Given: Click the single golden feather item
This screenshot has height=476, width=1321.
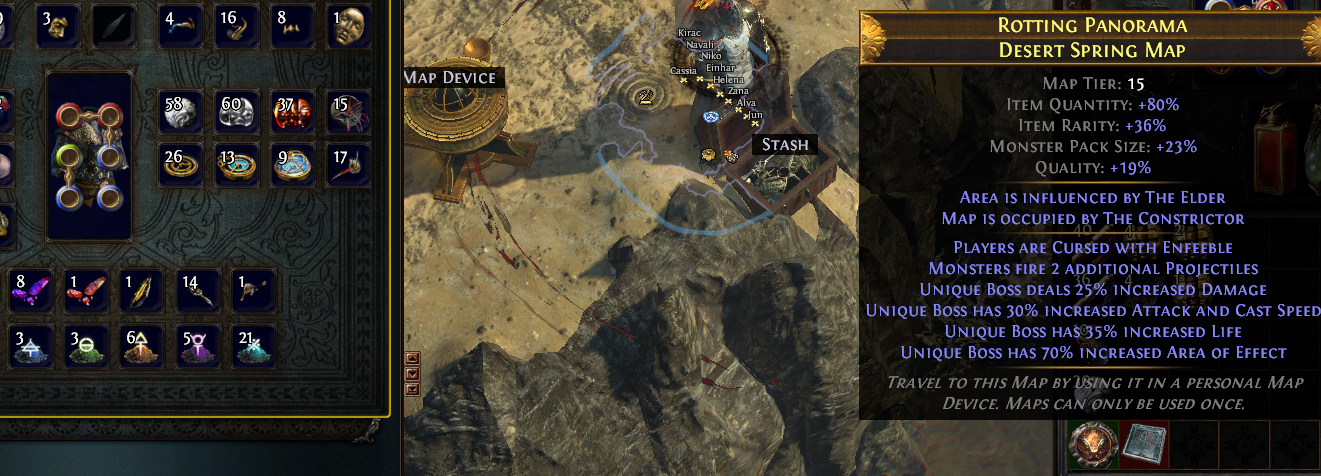Looking at the screenshot, I should coord(141,289).
